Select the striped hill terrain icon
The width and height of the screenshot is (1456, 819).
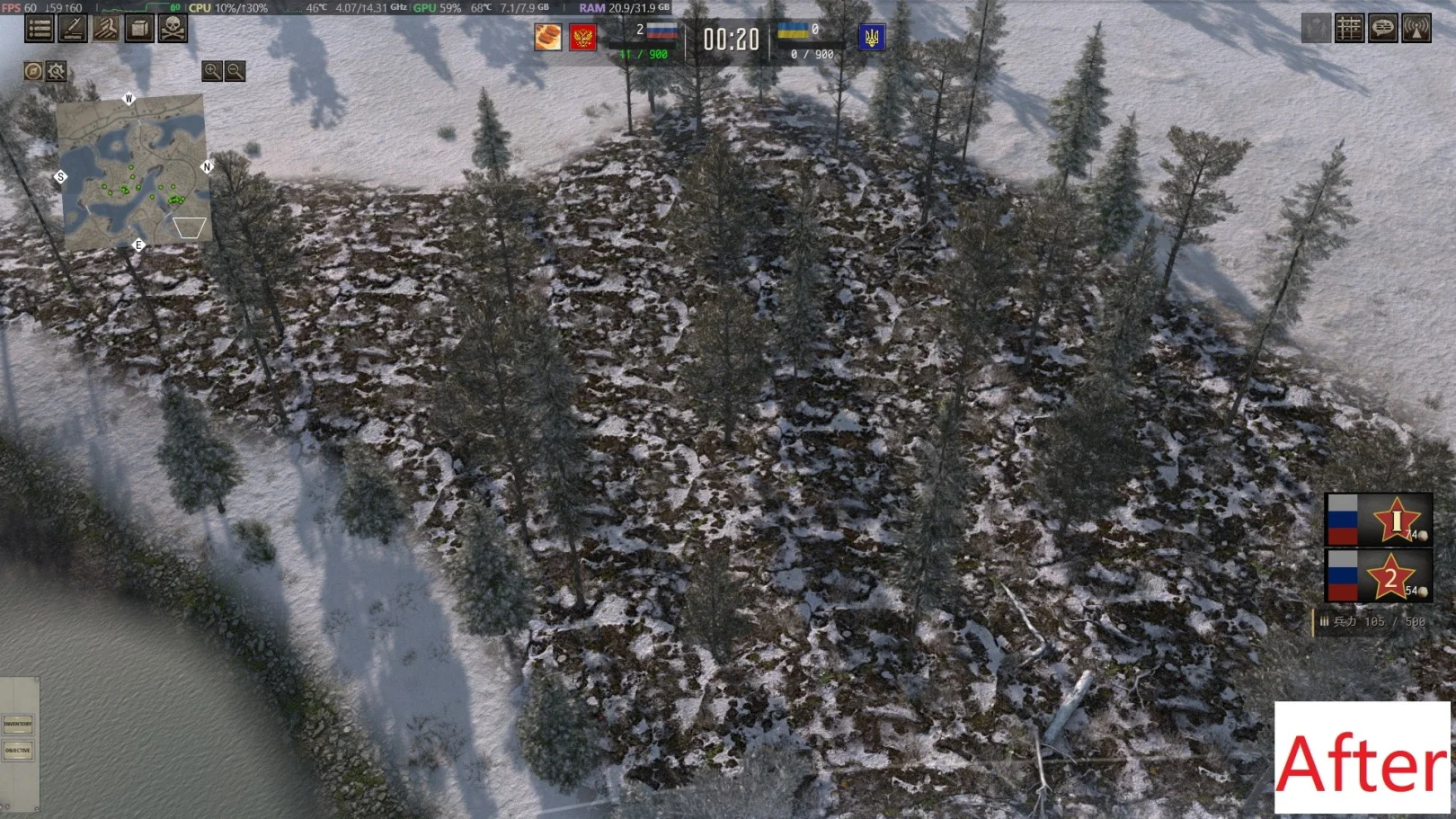106,28
